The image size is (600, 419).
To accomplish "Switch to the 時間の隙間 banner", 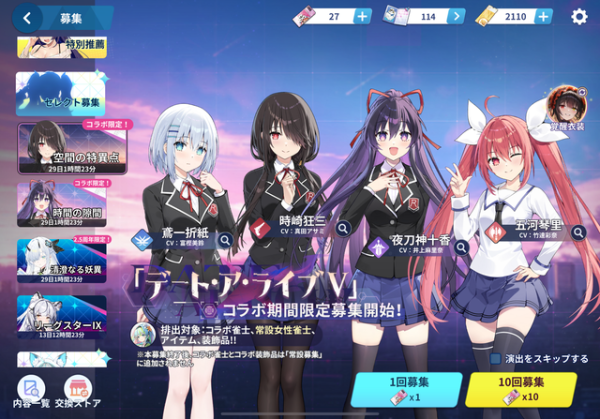I will pyautogui.click(x=61, y=203).
